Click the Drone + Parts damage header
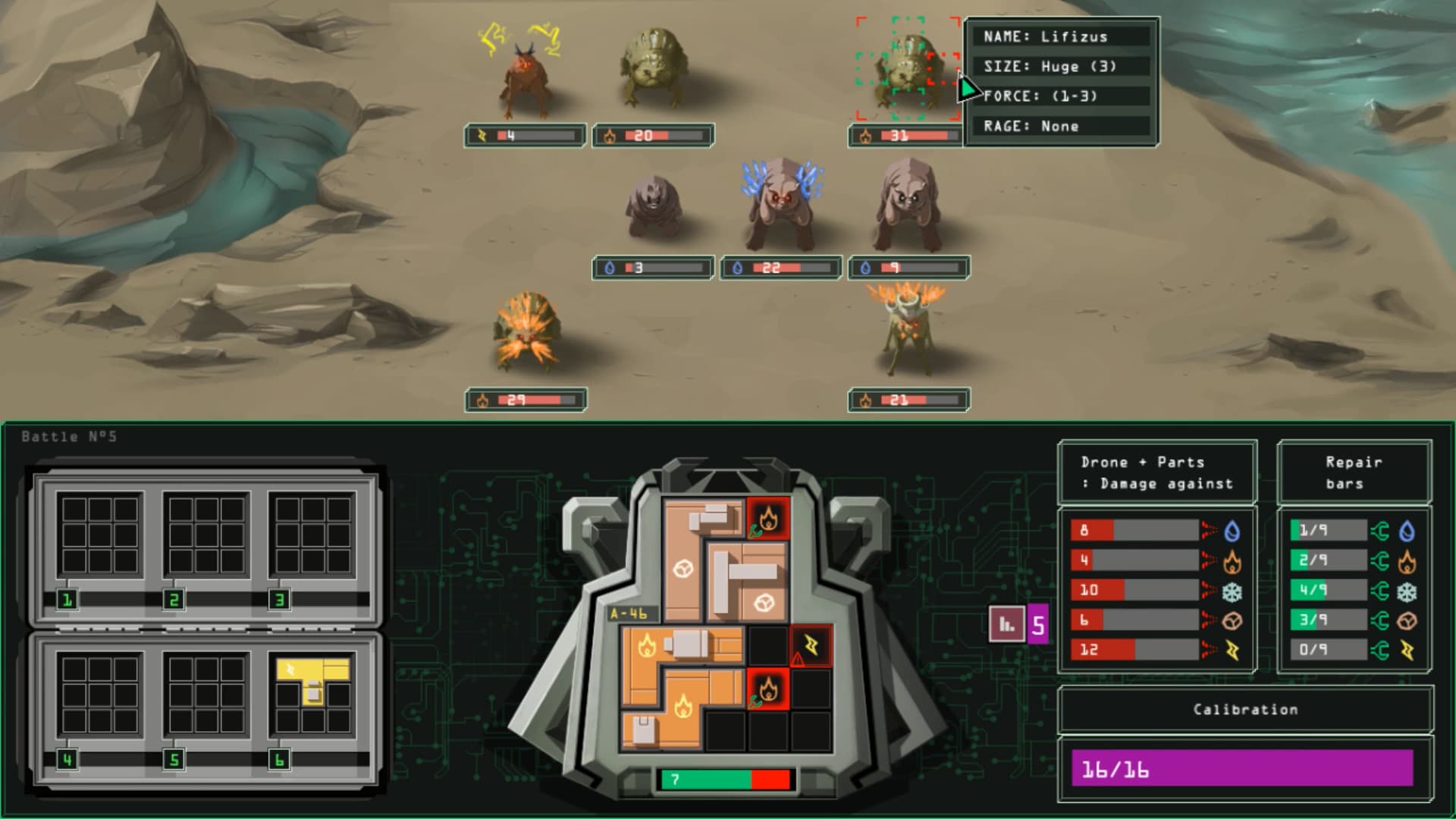Viewport: 1456px width, 819px height. coord(1156,472)
